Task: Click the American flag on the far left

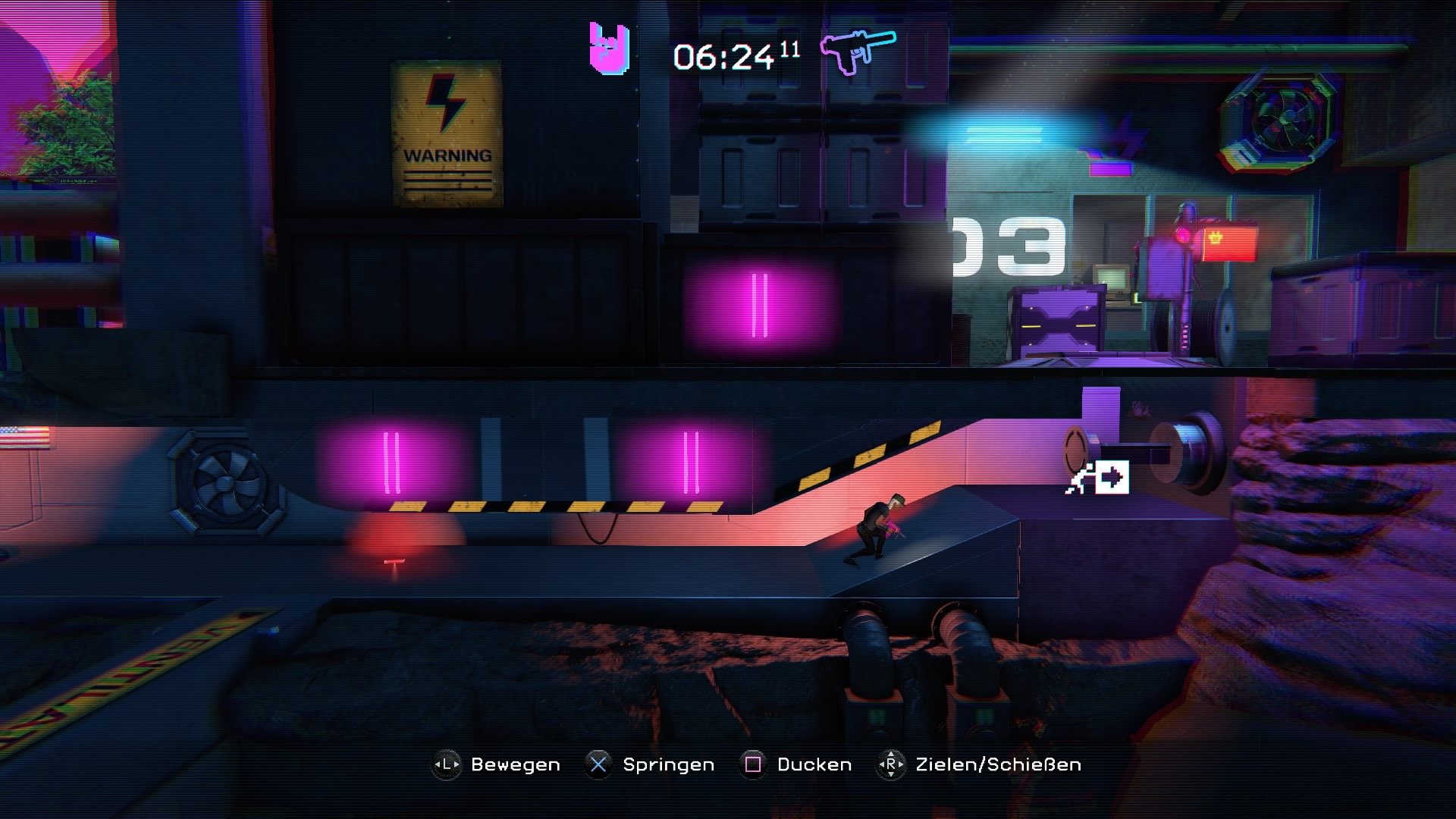Action: coord(23,436)
